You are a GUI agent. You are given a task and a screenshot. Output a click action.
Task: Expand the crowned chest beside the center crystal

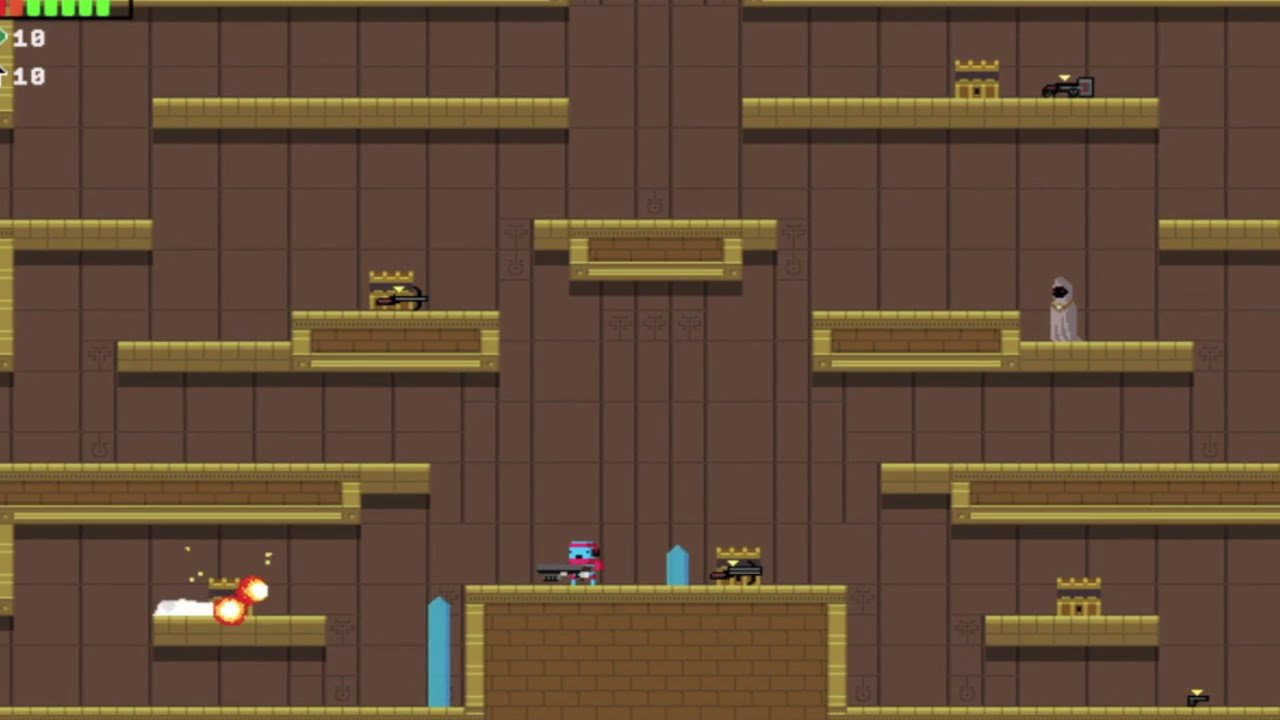click(737, 560)
